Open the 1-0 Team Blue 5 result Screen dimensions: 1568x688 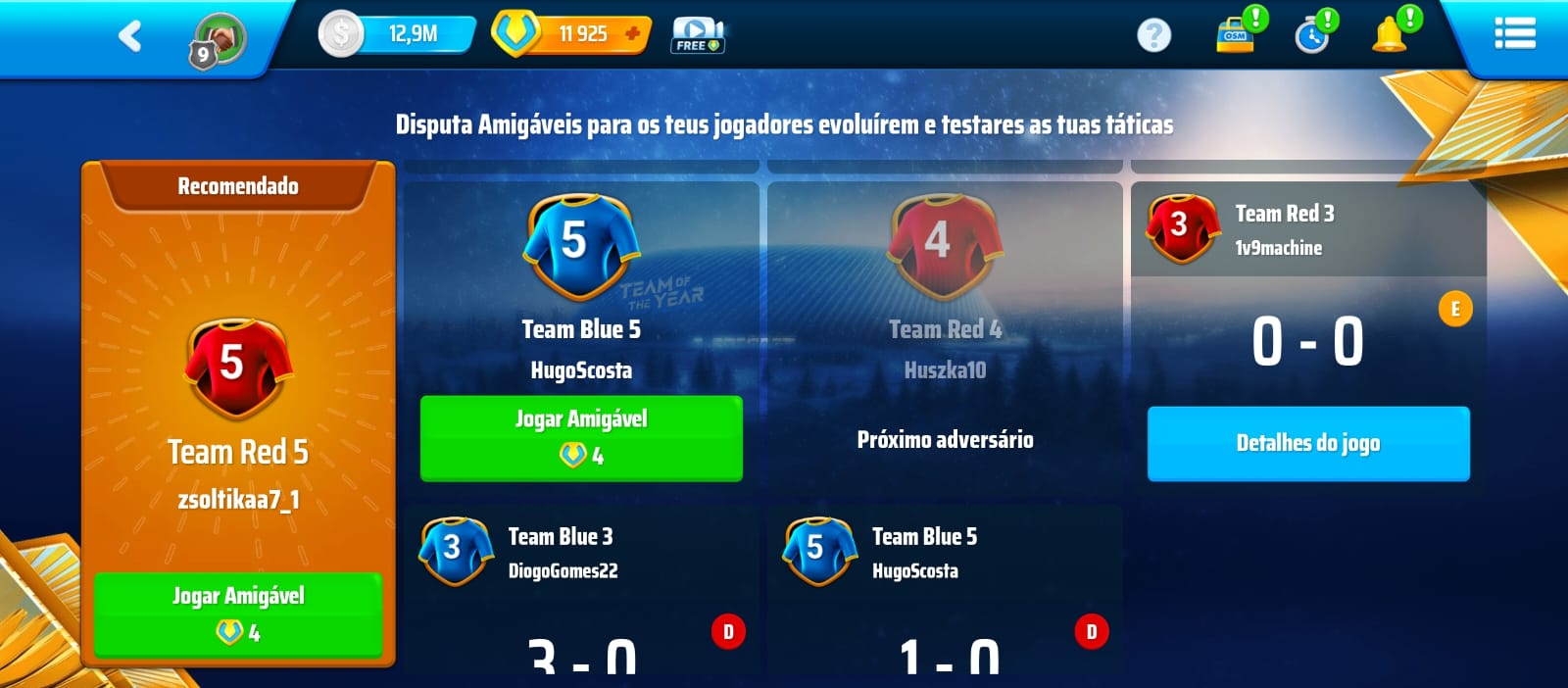tap(945, 588)
